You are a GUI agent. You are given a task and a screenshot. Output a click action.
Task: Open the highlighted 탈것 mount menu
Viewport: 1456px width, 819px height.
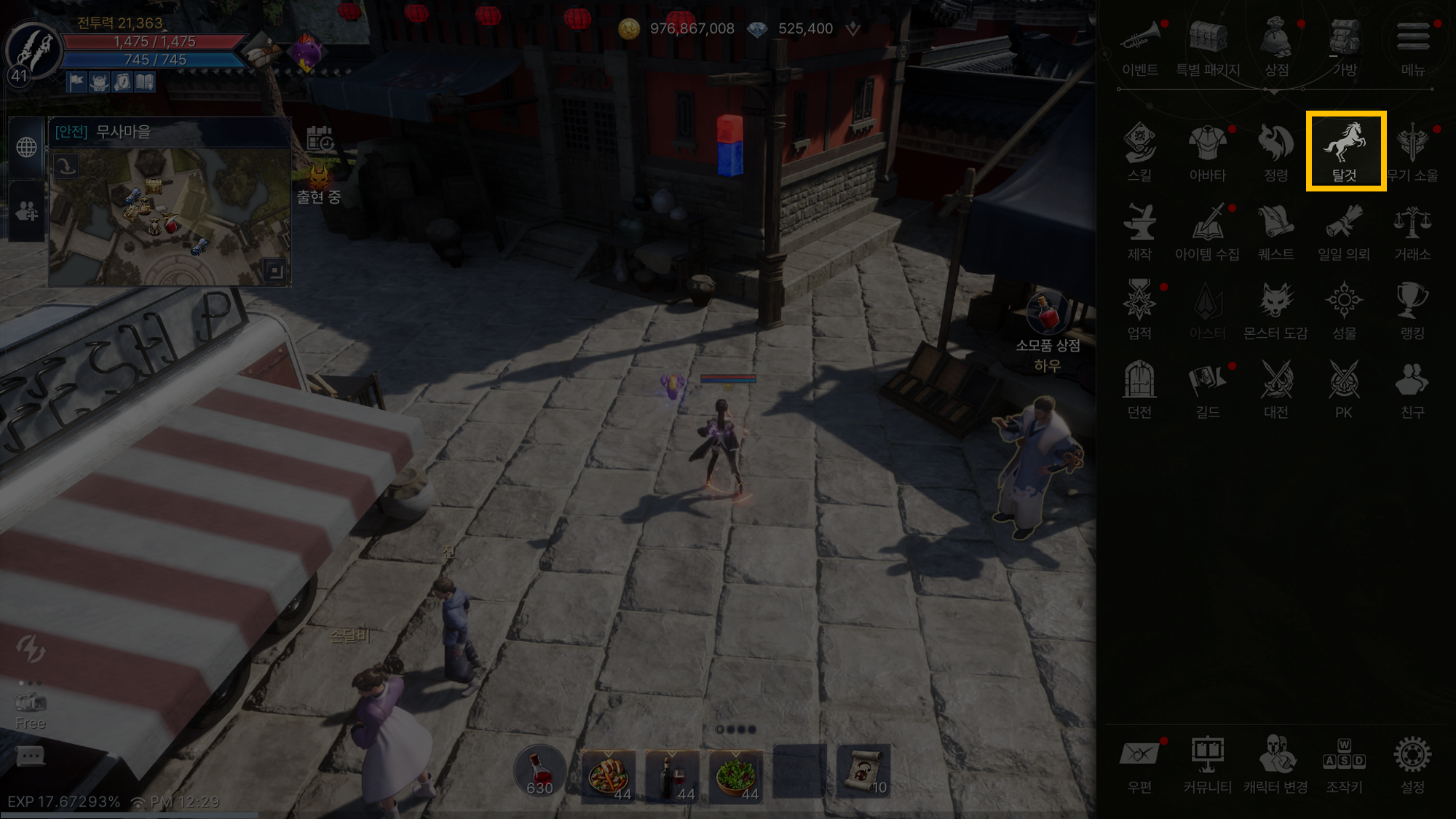click(1345, 150)
